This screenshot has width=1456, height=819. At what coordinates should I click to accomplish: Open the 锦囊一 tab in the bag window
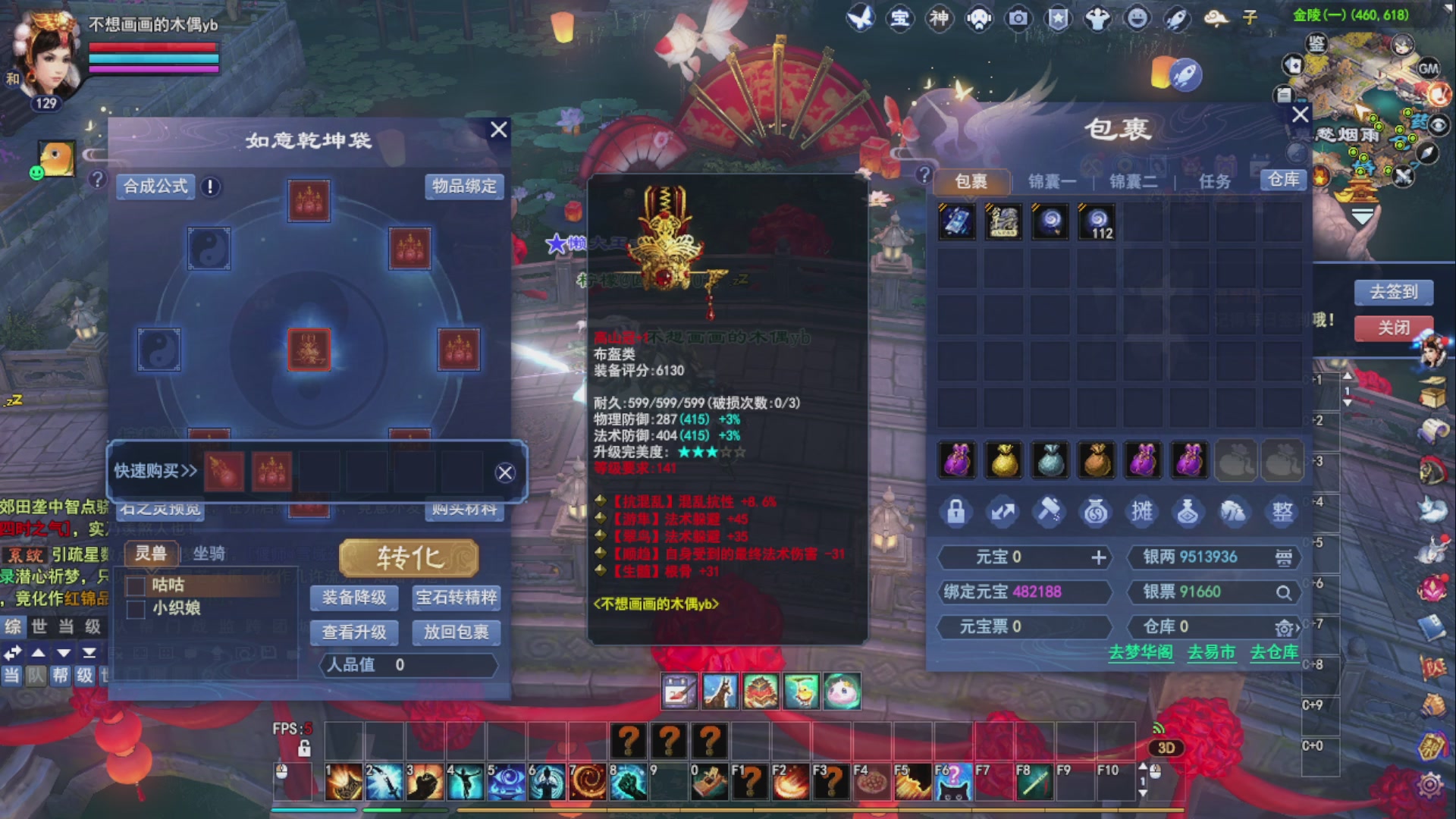pos(1050,181)
